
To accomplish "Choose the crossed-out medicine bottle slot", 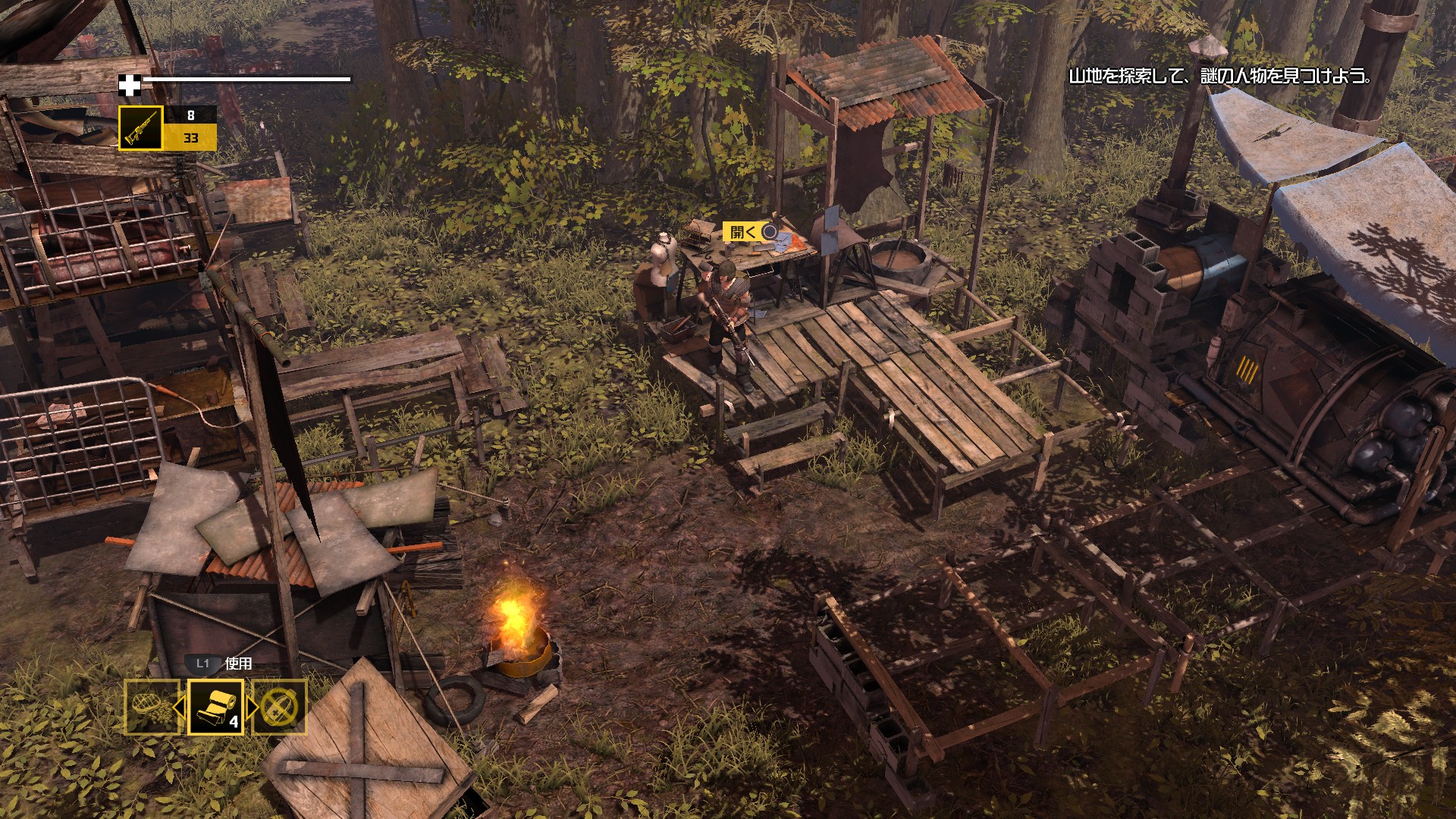I will 280,707.
